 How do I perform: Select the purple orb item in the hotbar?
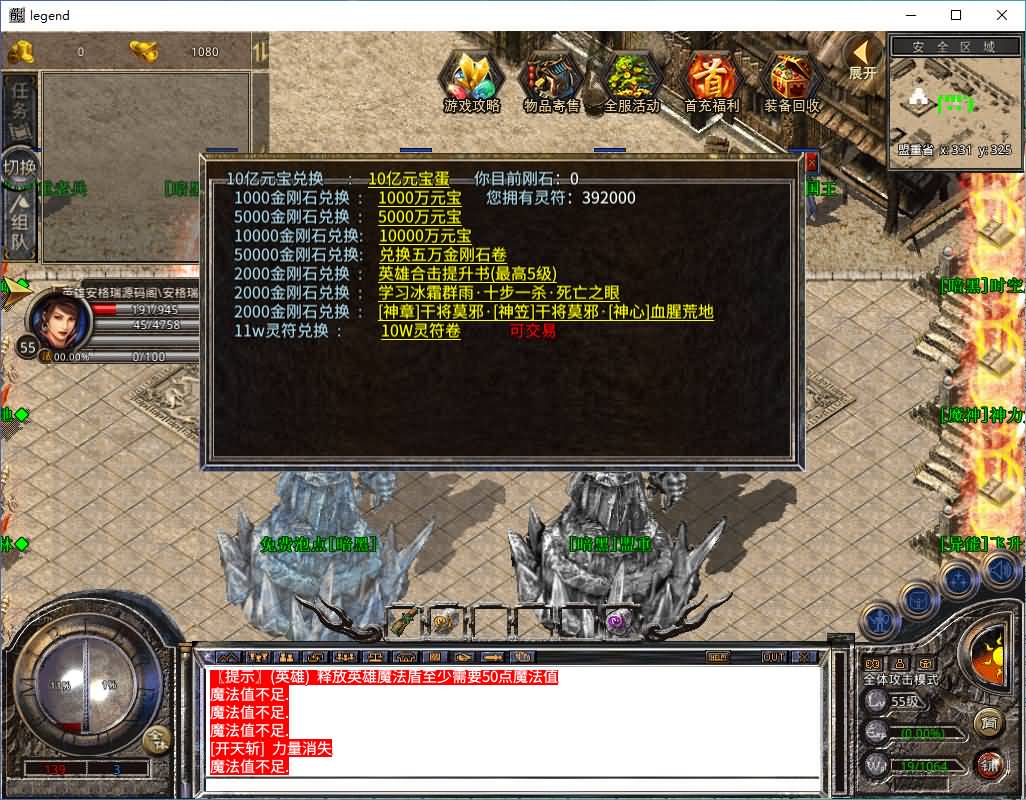(x=616, y=621)
